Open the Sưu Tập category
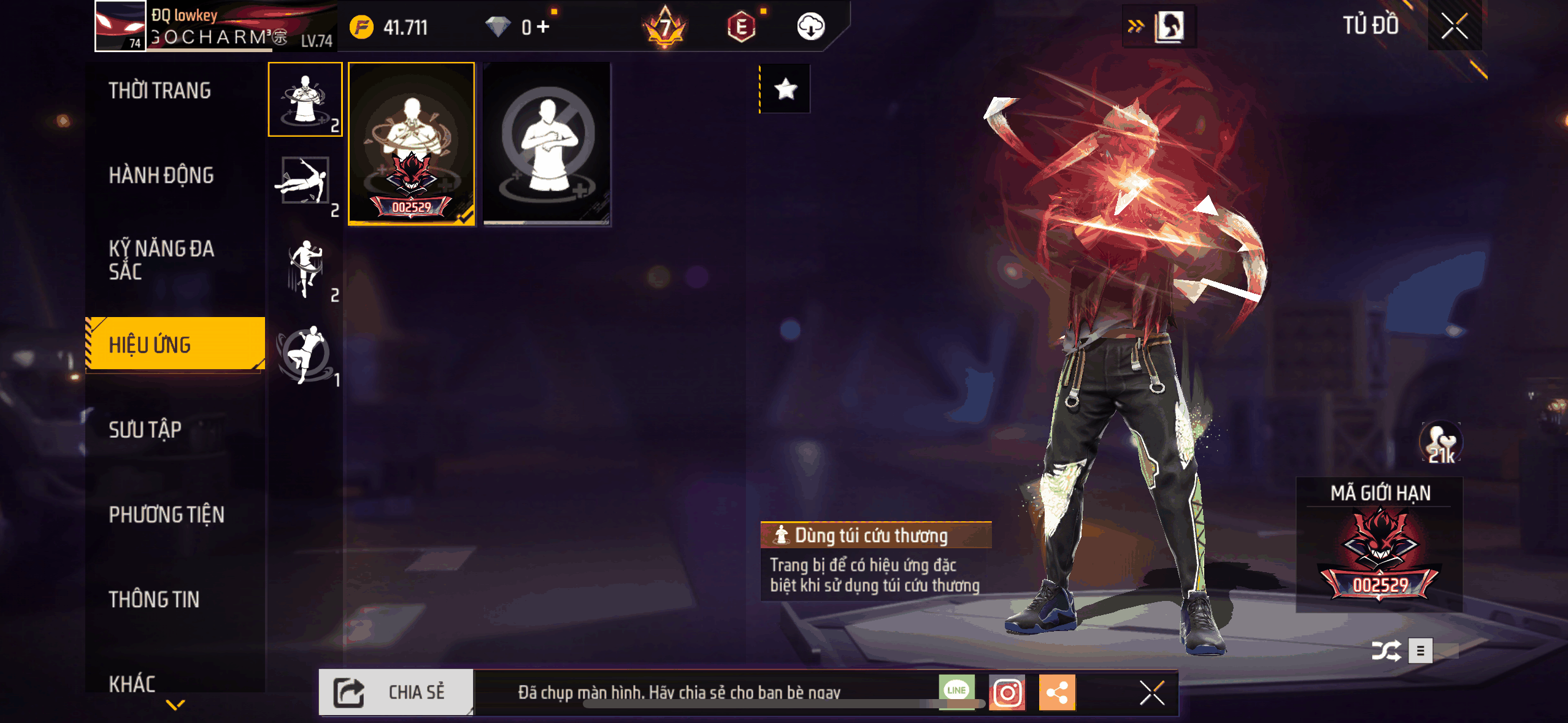Viewport: 1568px width, 723px height. (145, 429)
